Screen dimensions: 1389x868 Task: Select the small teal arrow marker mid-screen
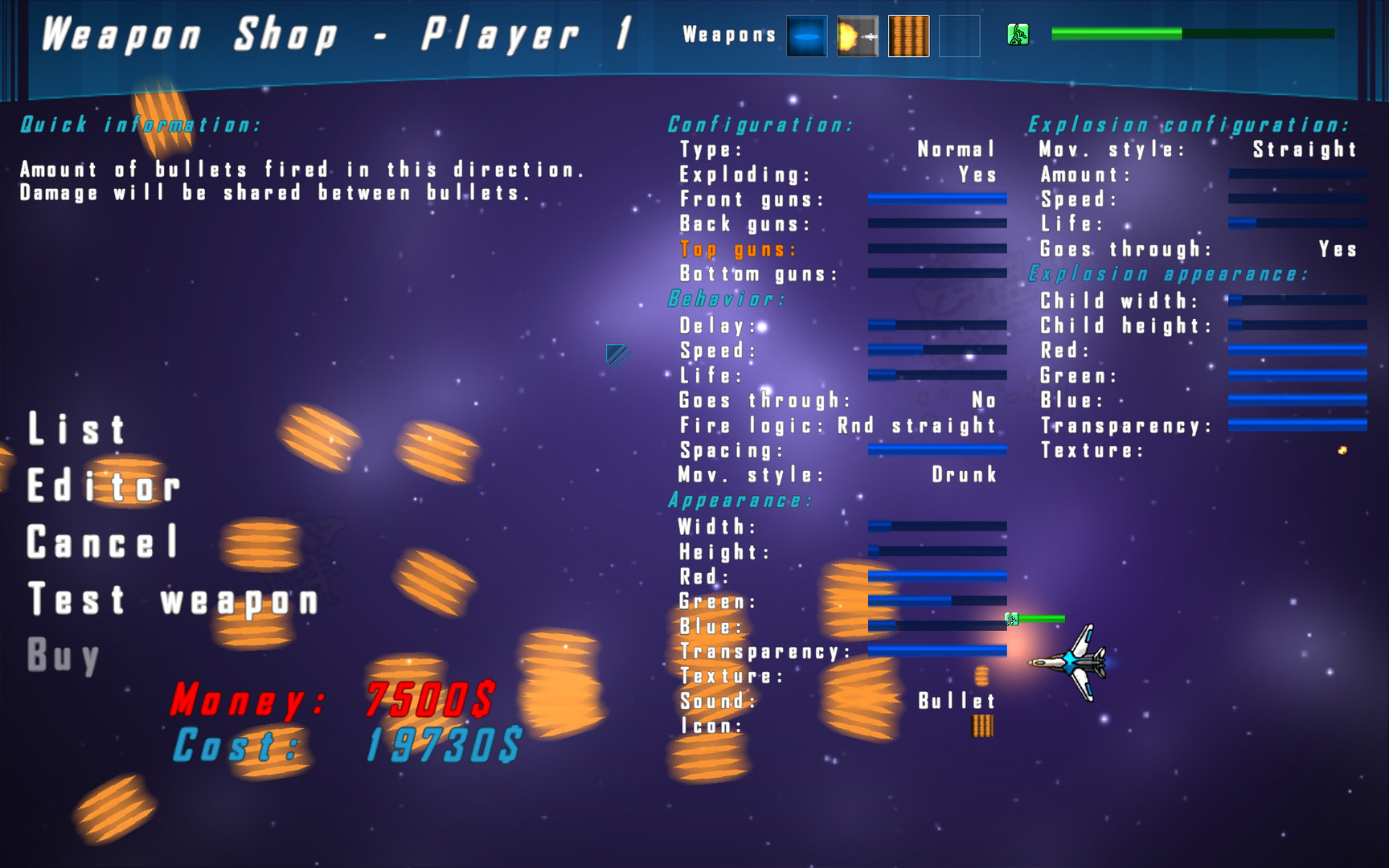coord(616,354)
